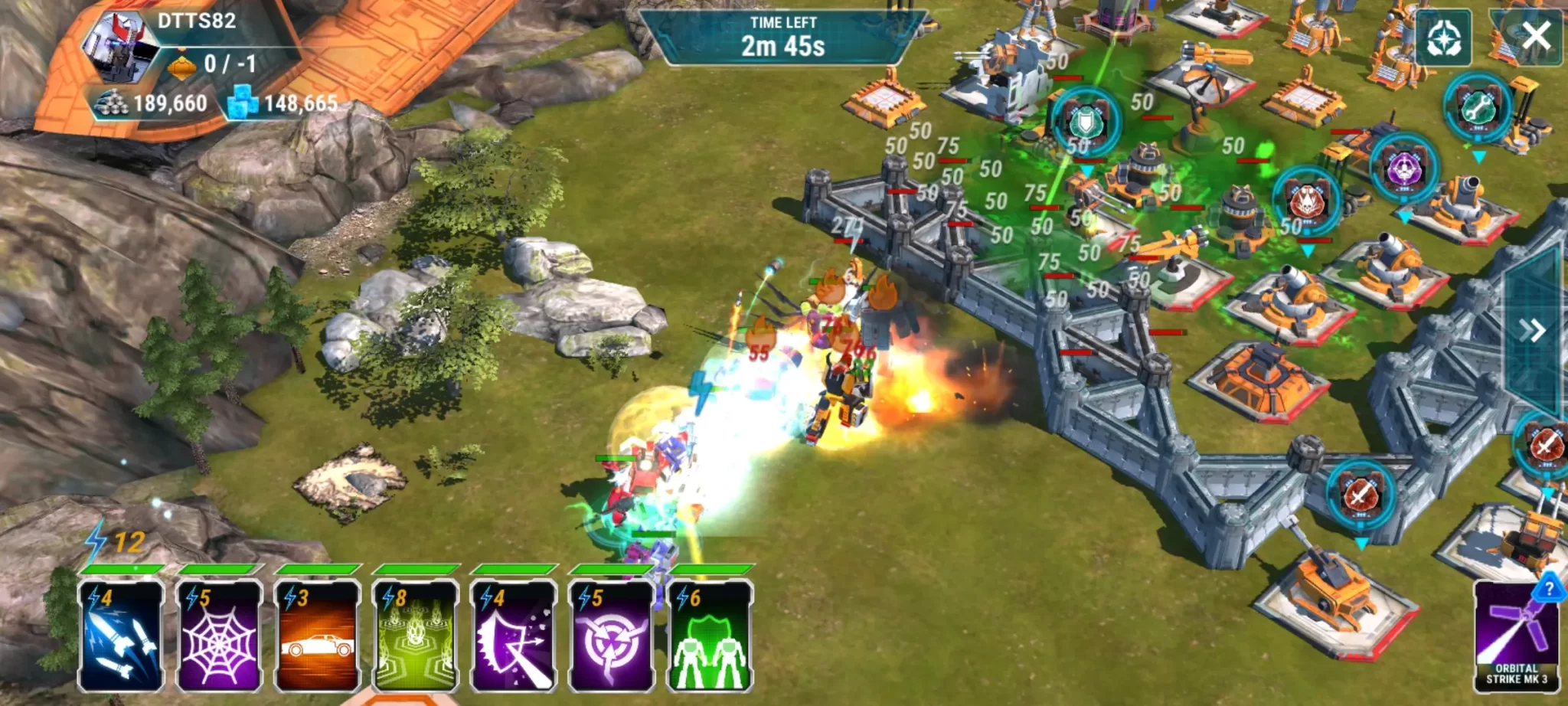Expand the side panel with double arrows
Viewport: 1568px width, 706px height.
1532,331
